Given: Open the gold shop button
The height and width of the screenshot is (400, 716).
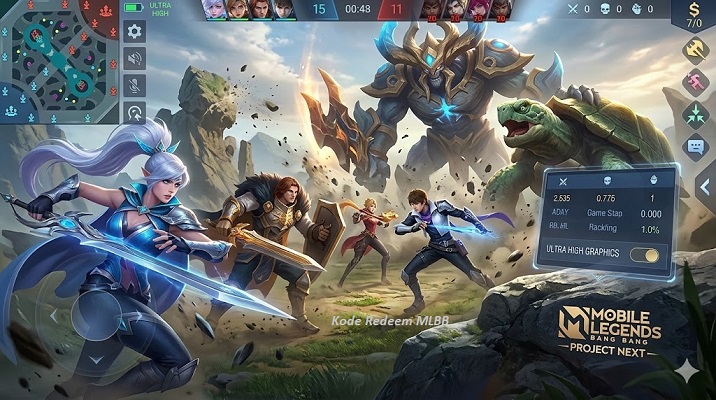Looking at the screenshot, I should (x=695, y=14).
